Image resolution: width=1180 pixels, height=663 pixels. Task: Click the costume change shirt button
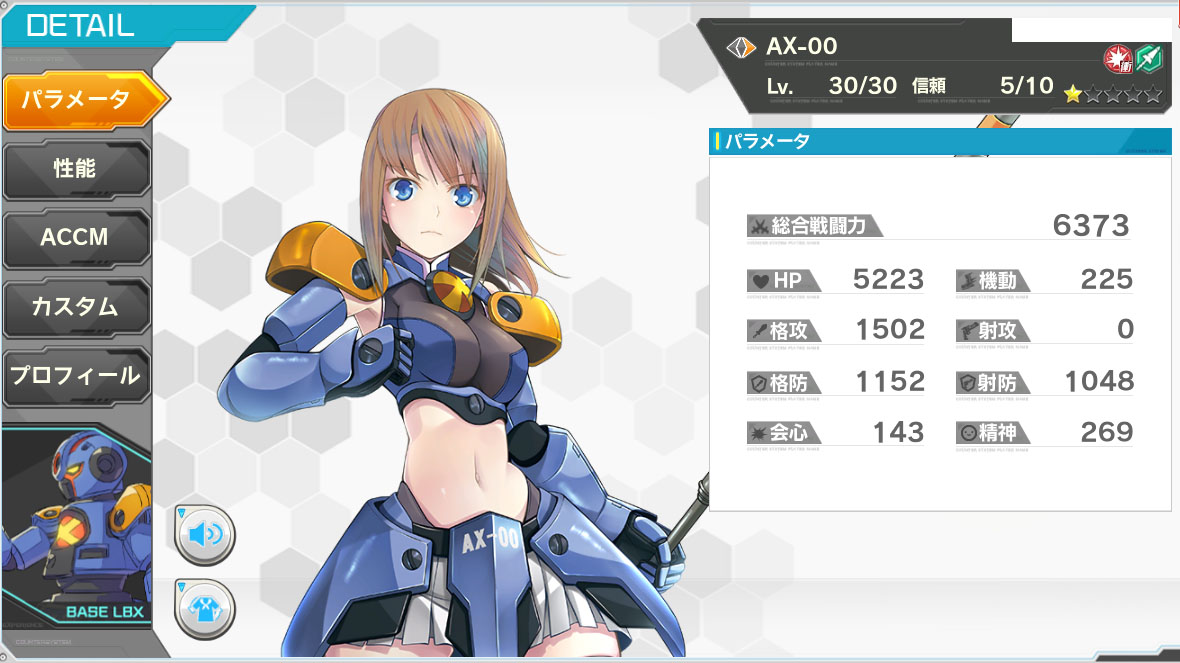[x=205, y=606]
